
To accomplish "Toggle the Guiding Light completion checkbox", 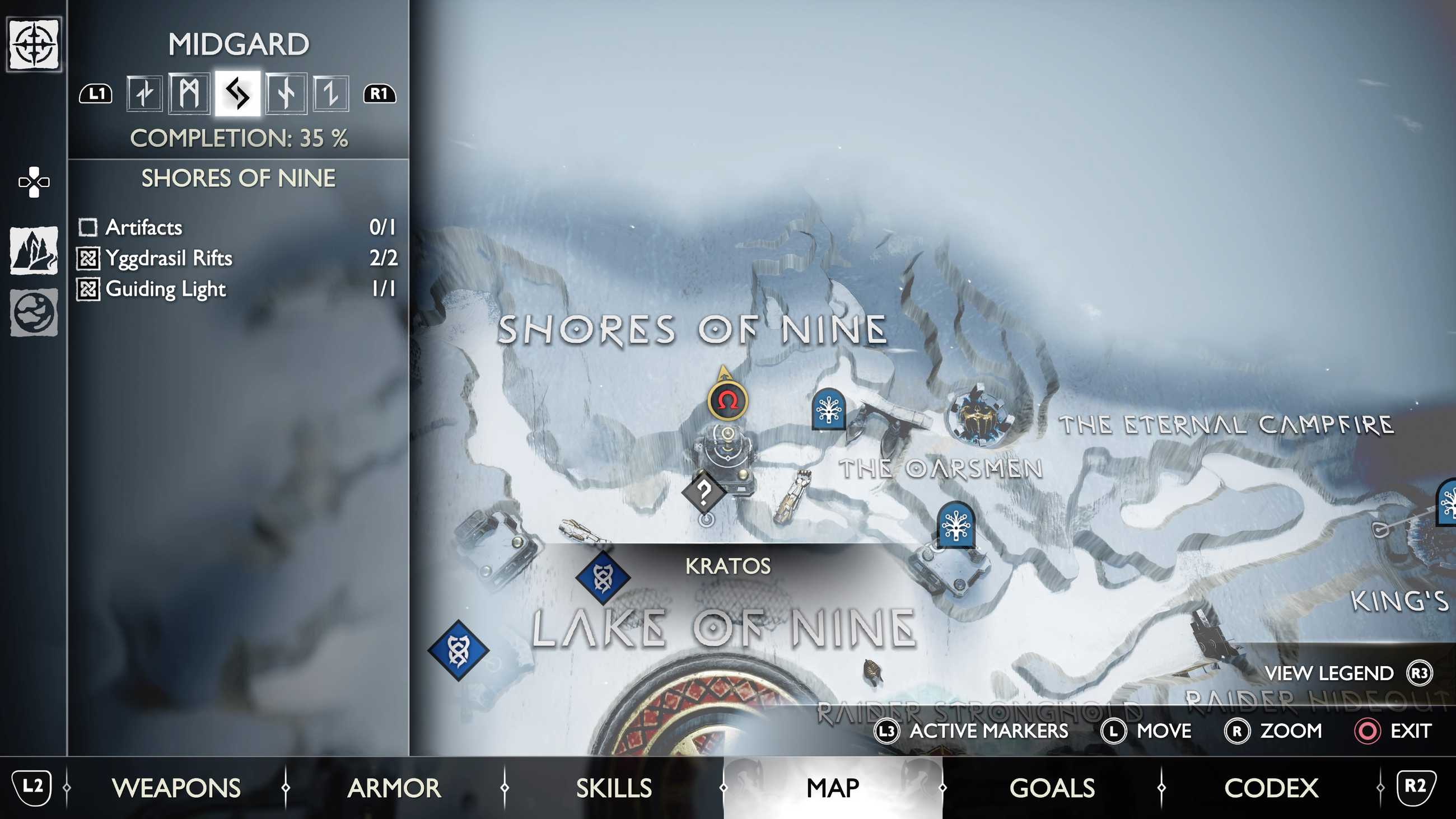I will [87, 290].
